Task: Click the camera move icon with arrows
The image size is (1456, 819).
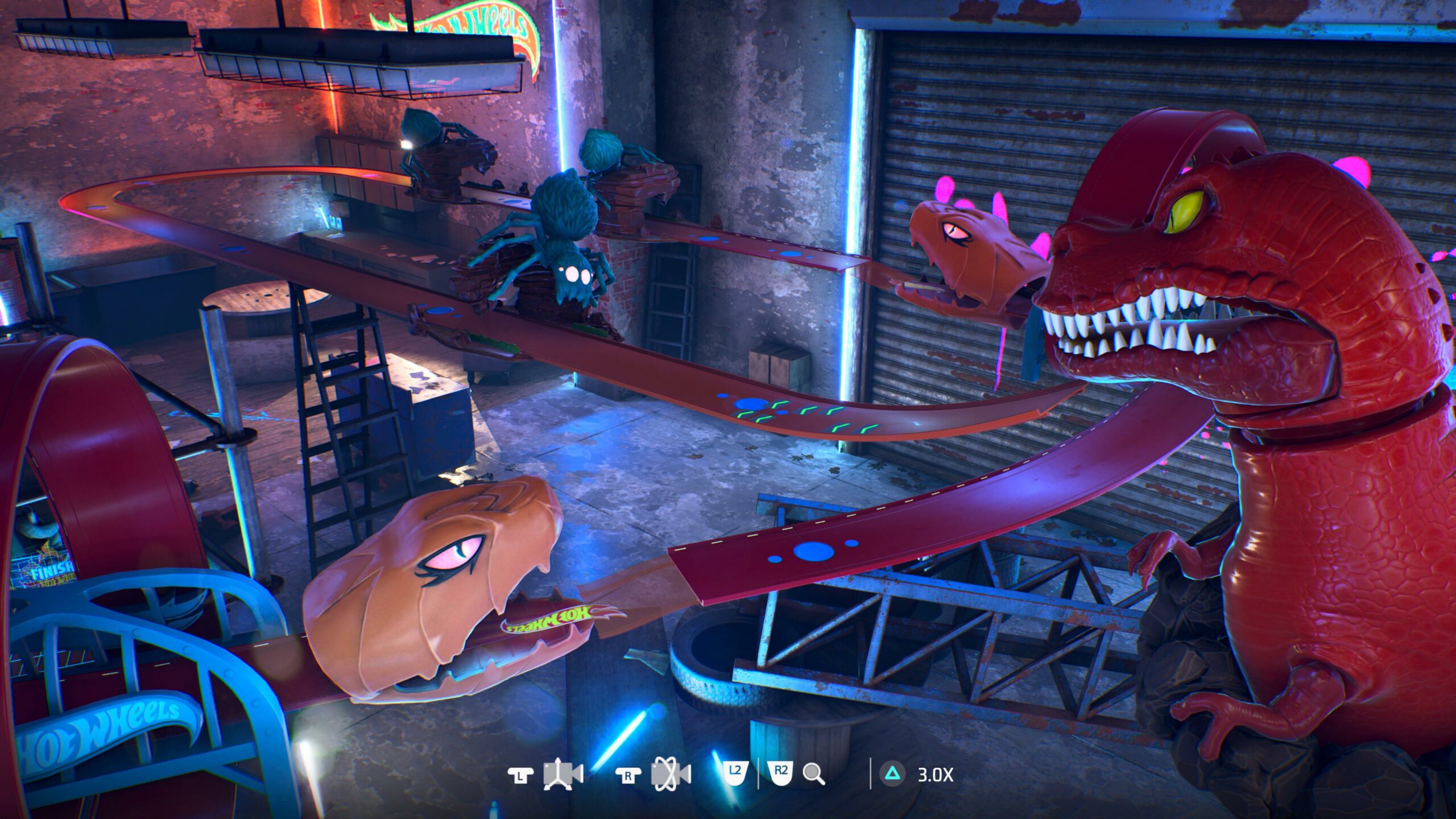Action: [x=563, y=774]
